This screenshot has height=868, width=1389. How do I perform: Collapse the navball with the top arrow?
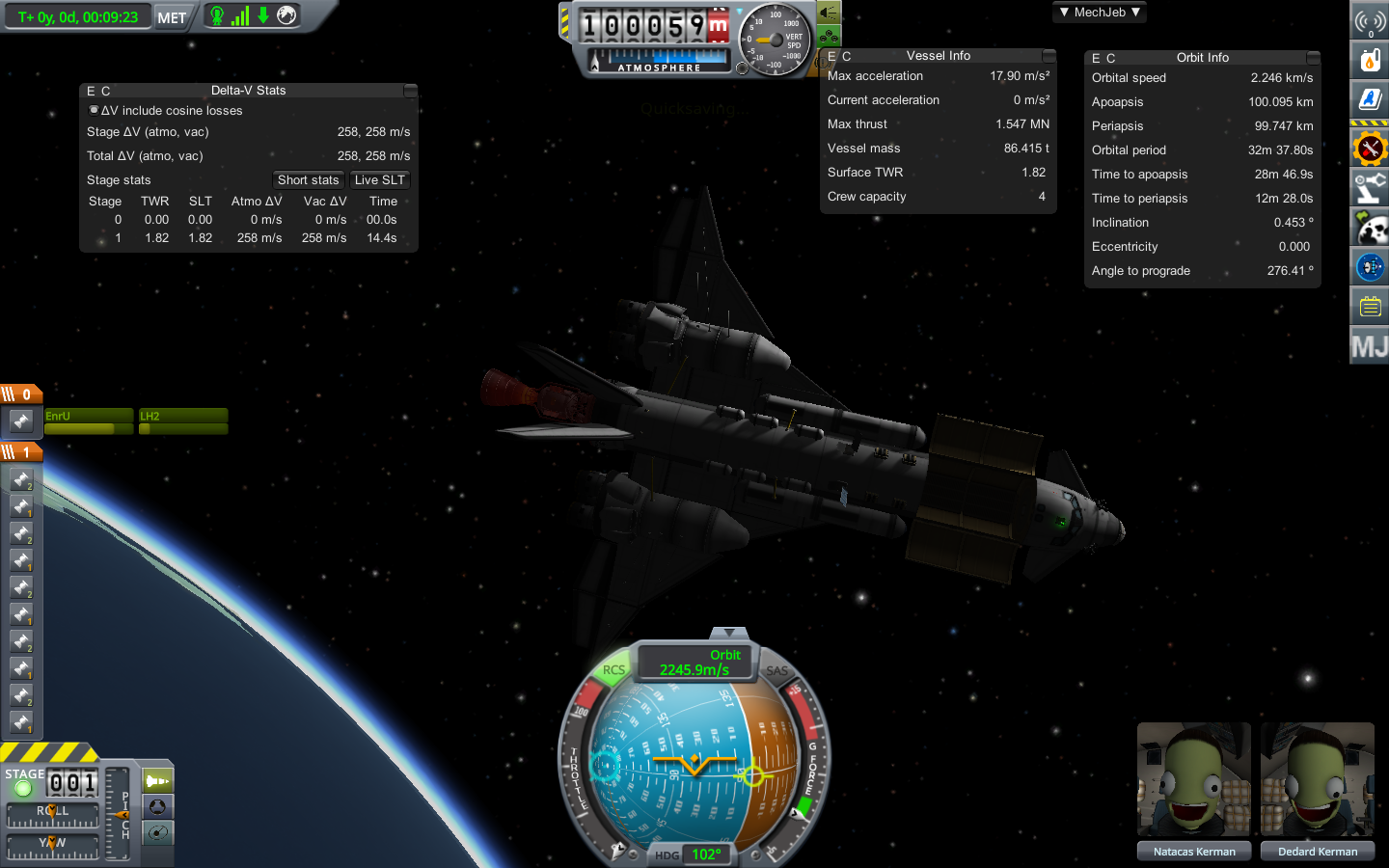(729, 633)
